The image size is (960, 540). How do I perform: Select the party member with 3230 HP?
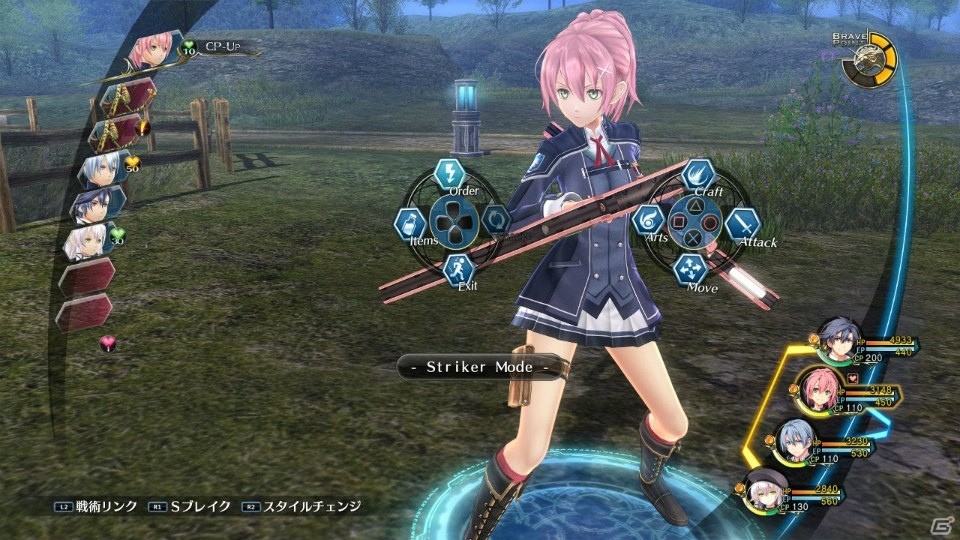[x=795, y=440]
